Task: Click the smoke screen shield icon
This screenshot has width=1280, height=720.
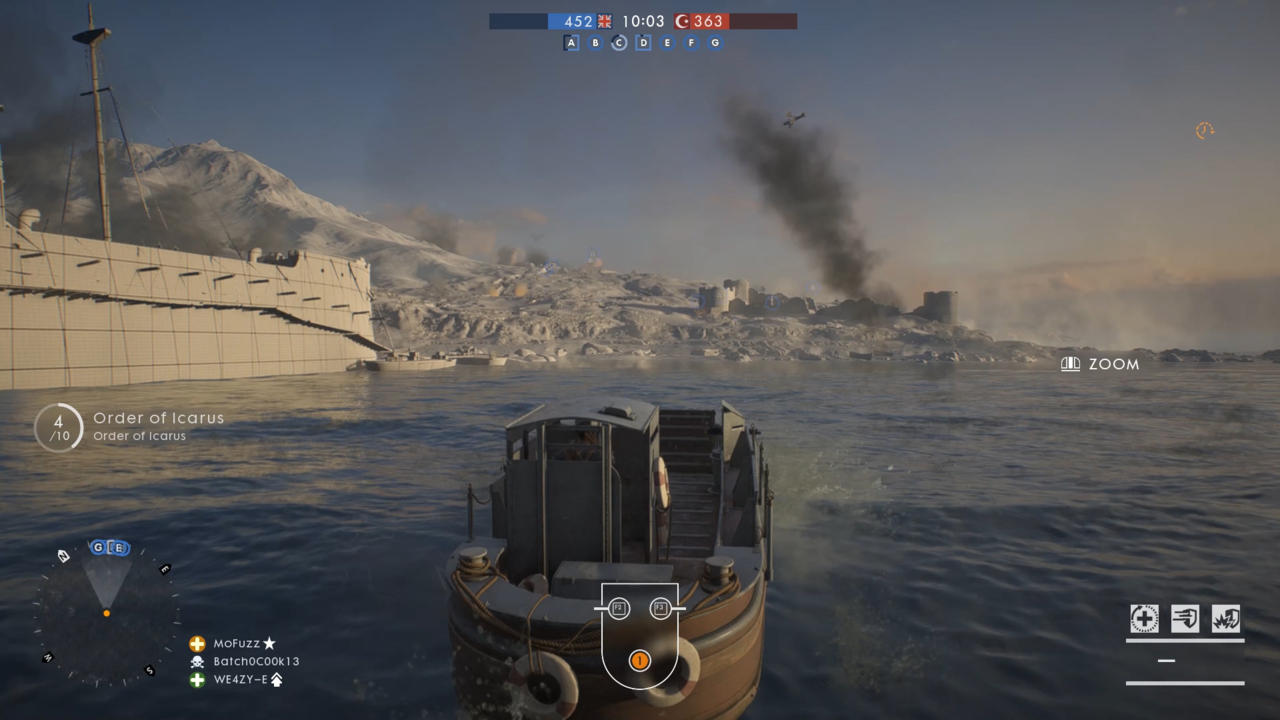Action: 1184,618
